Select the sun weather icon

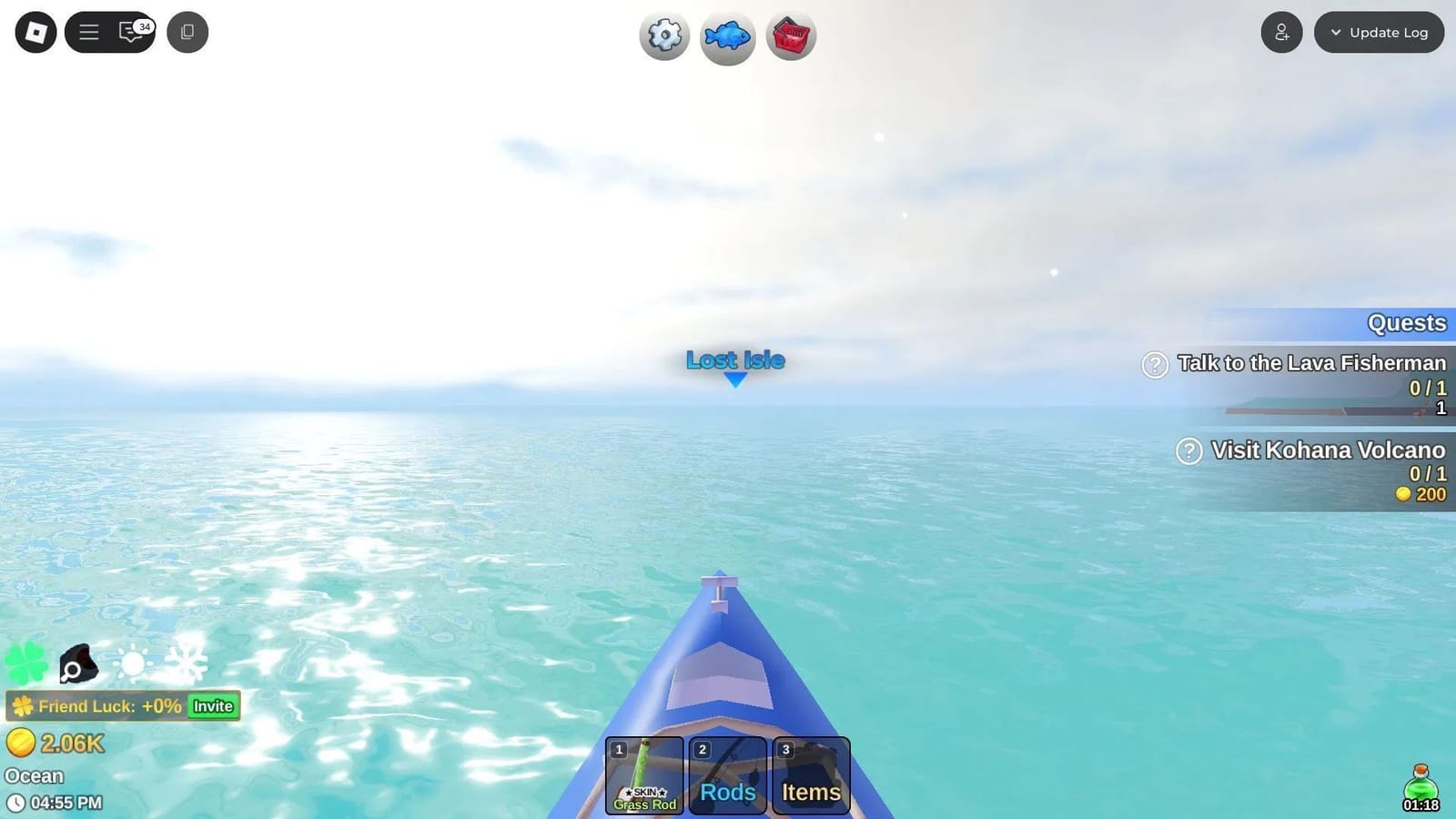point(133,662)
